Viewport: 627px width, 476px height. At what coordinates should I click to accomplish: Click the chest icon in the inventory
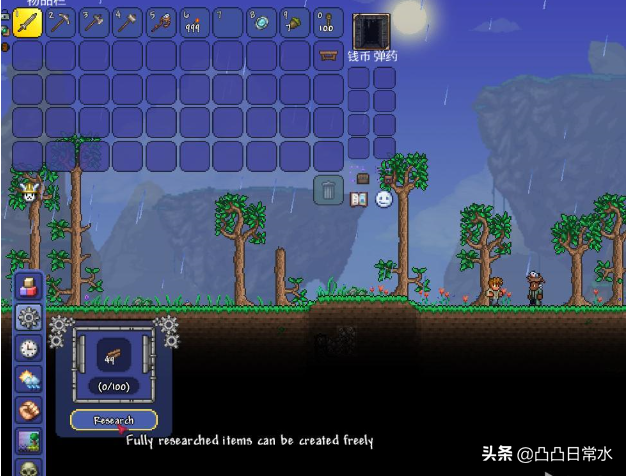click(x=327, y=56)
